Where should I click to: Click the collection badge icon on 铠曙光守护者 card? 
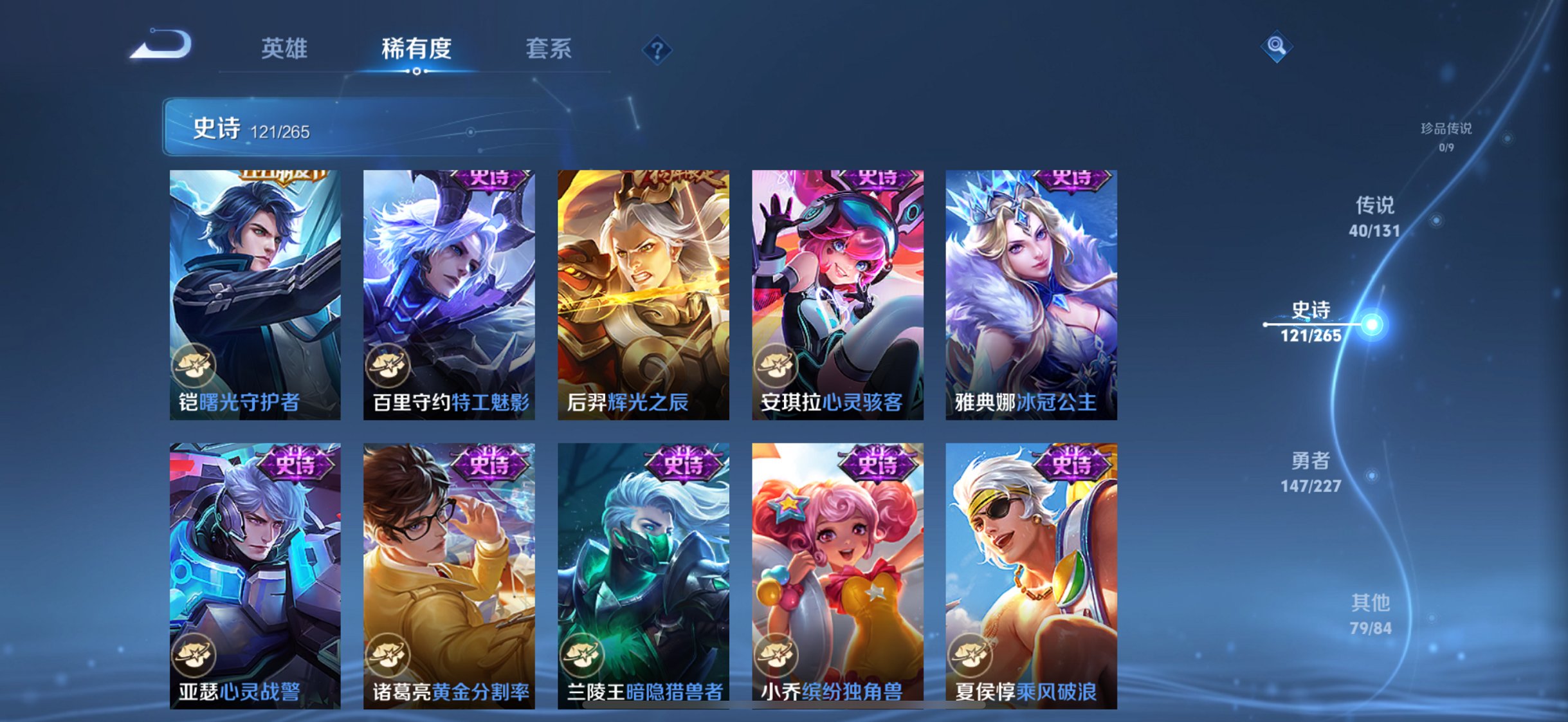coord(194,365)
